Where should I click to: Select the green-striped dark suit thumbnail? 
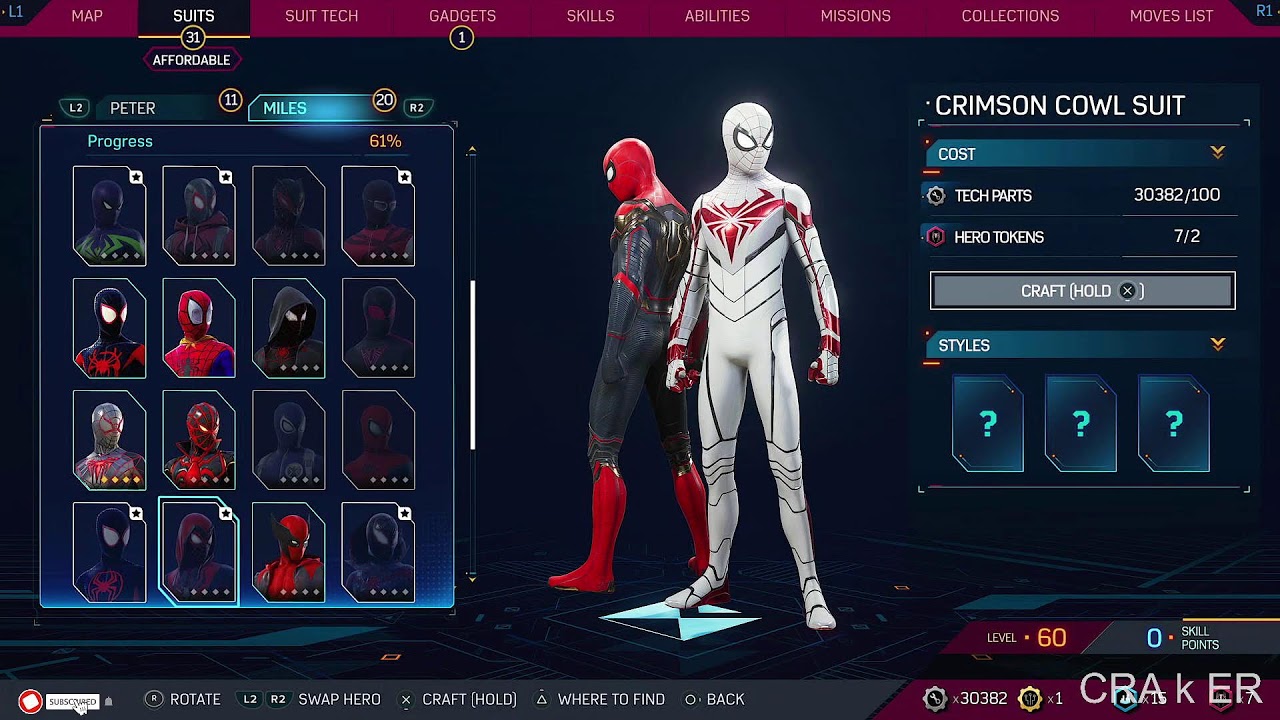click(110, 216)
